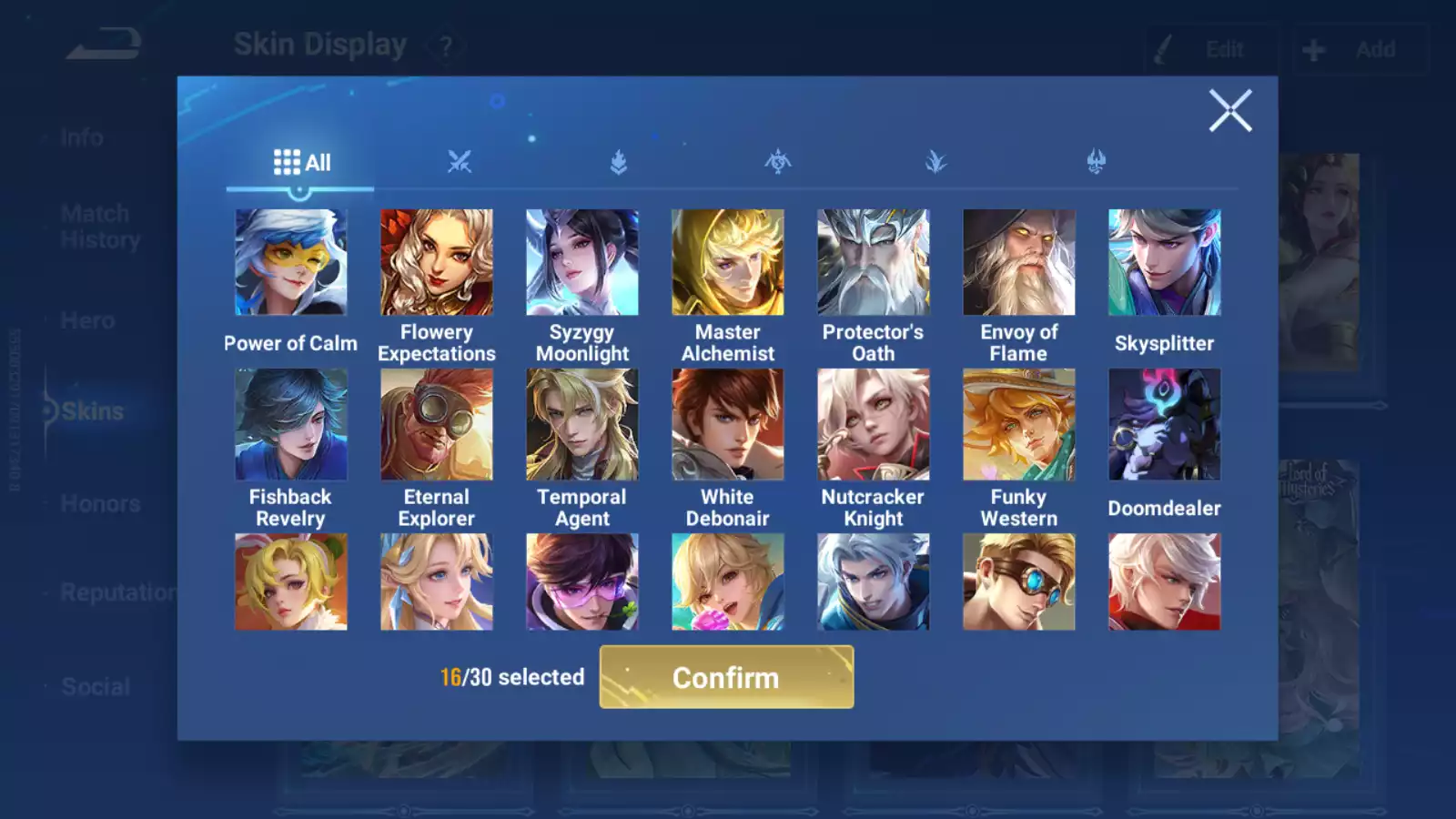
Task: Open the shield-shaped Tank class filter icon
Action: coord(617,162)
